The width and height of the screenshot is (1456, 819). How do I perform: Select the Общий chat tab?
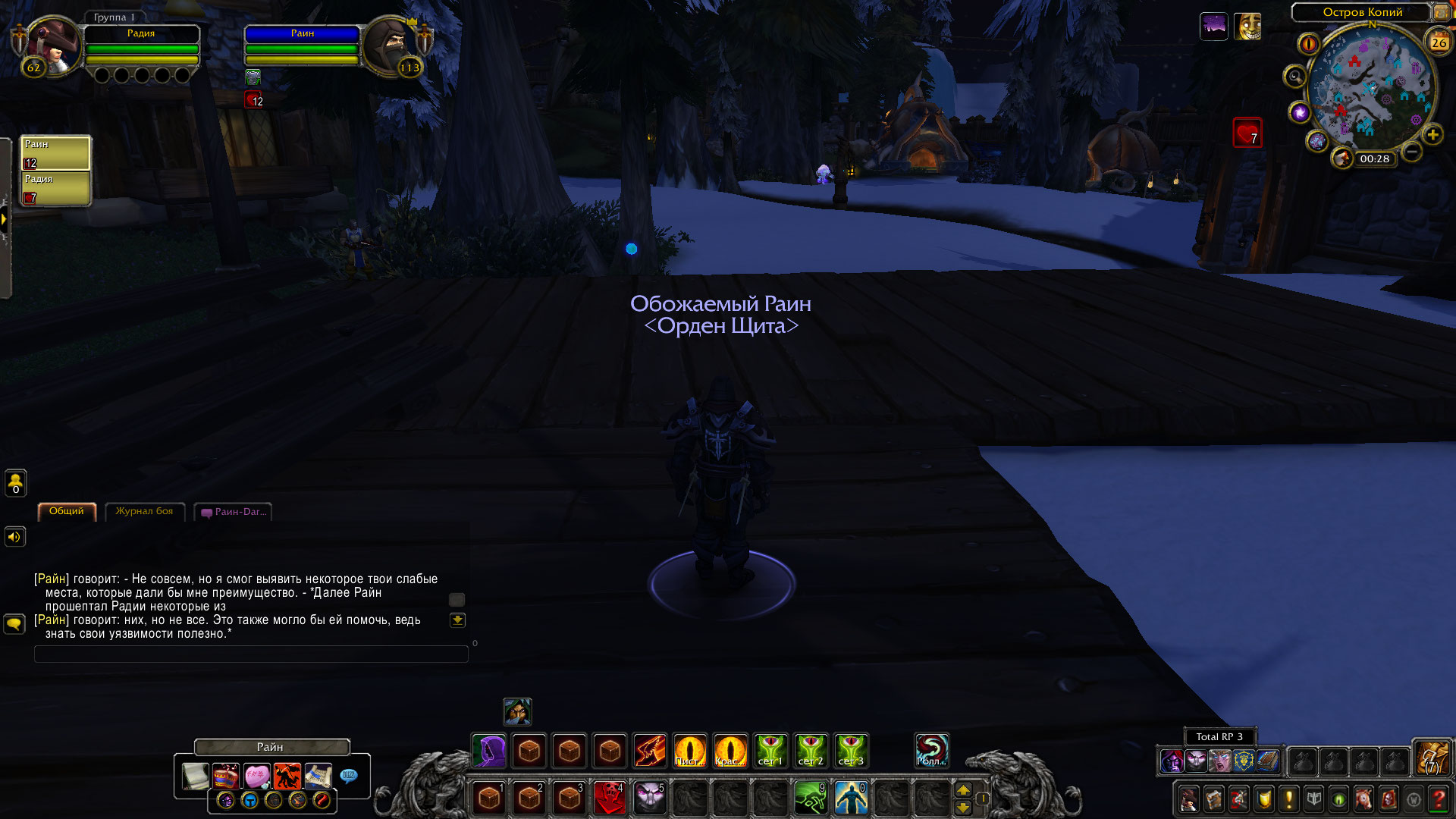(67, 512)
